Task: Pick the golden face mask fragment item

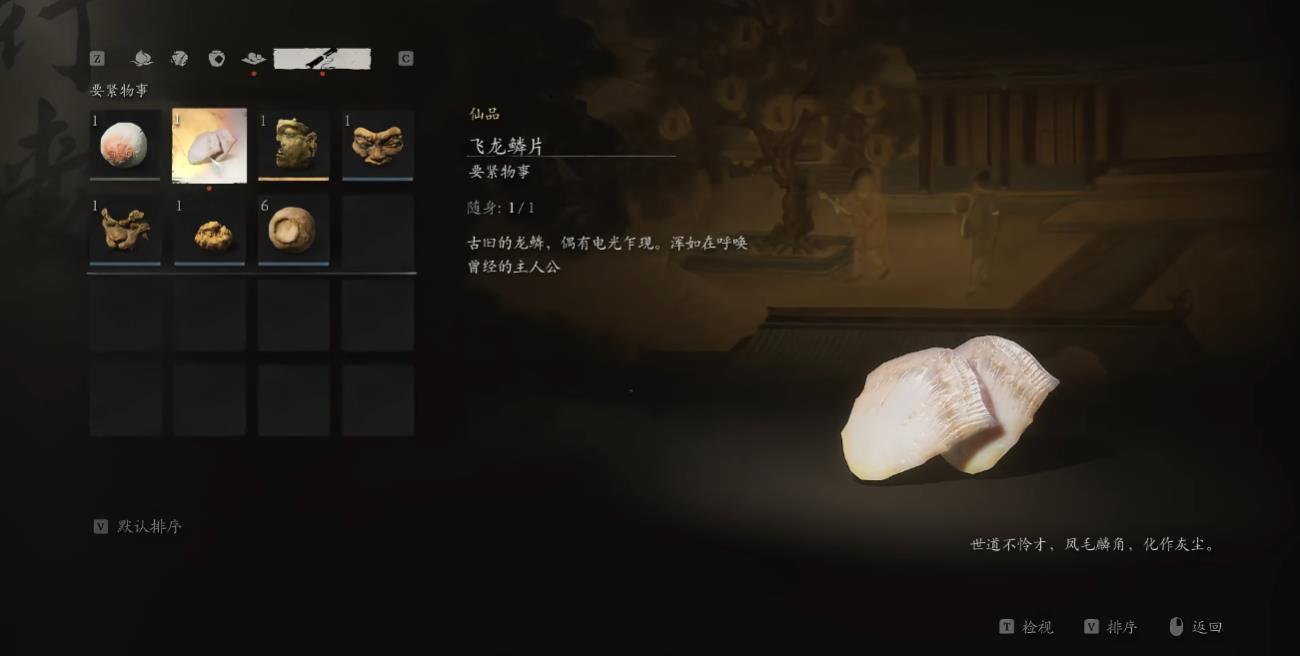Action: pos(293,145)
